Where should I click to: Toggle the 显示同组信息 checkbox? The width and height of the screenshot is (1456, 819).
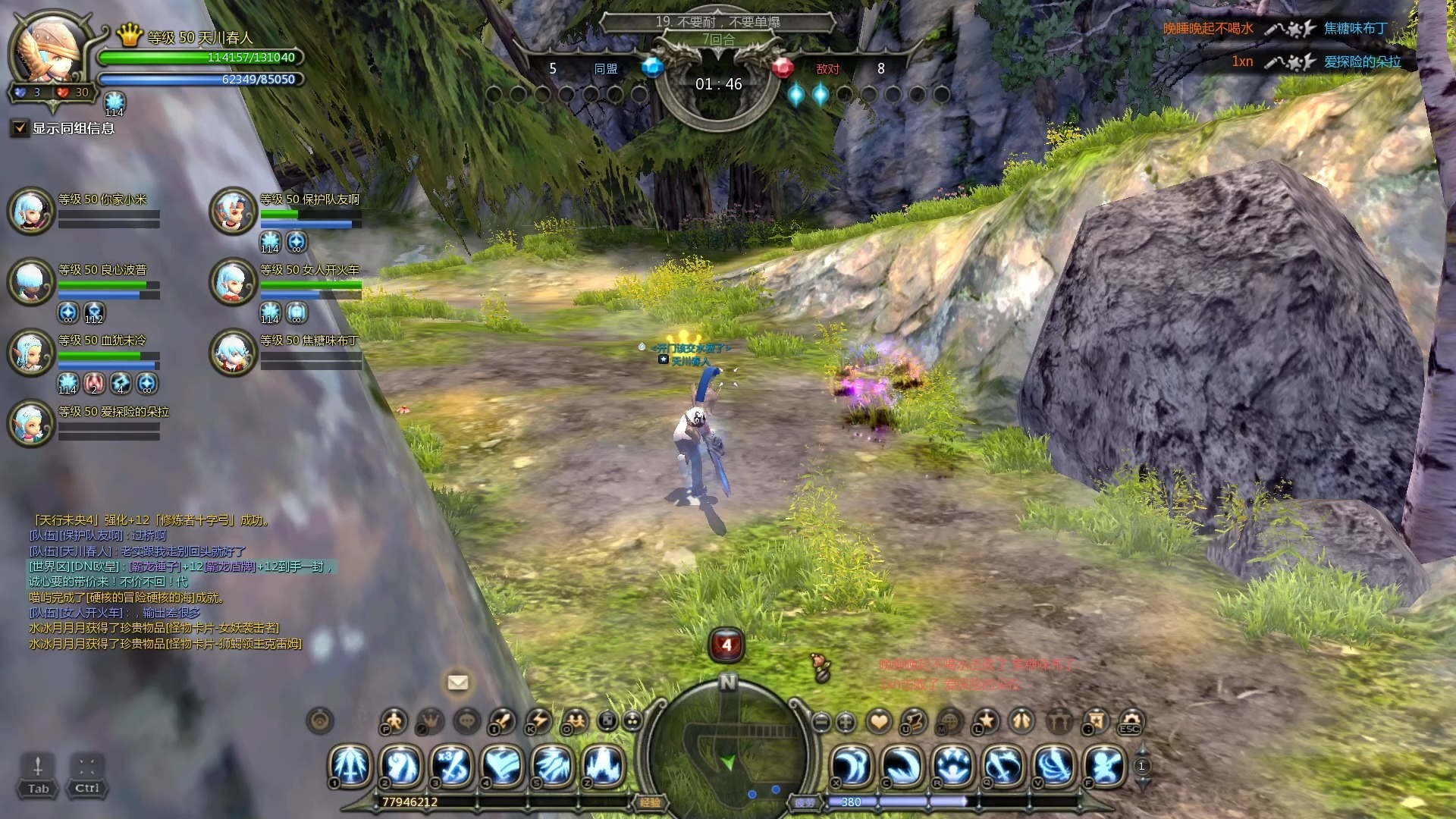coord(20,128)
